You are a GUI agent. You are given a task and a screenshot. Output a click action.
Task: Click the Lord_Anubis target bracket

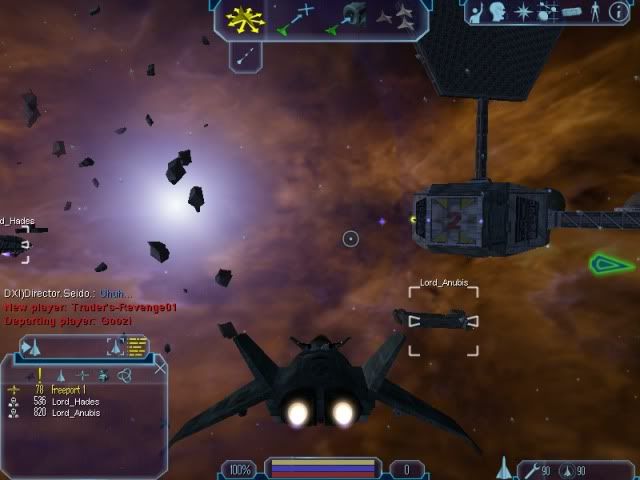pyautogui.click(x=442, y=320)
